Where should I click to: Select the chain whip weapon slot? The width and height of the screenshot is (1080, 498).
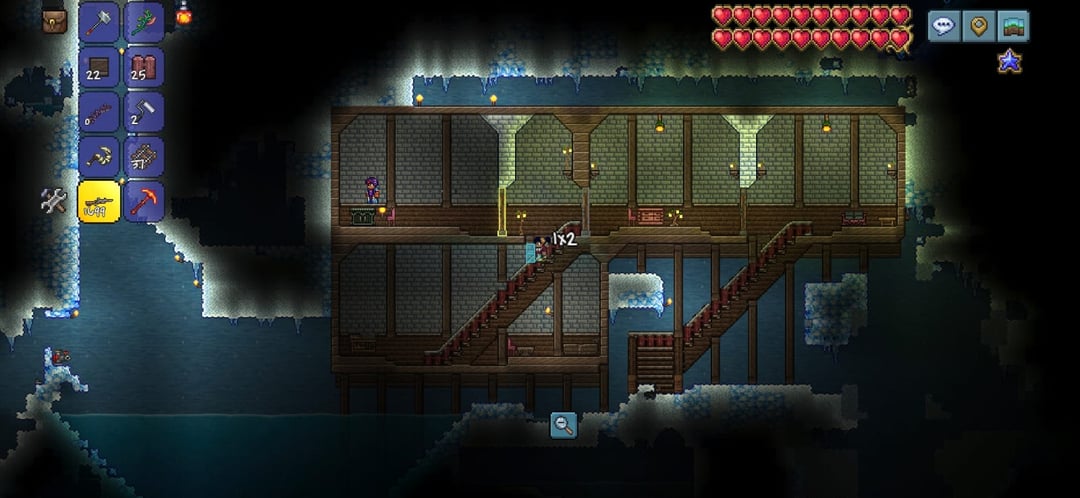99,112
